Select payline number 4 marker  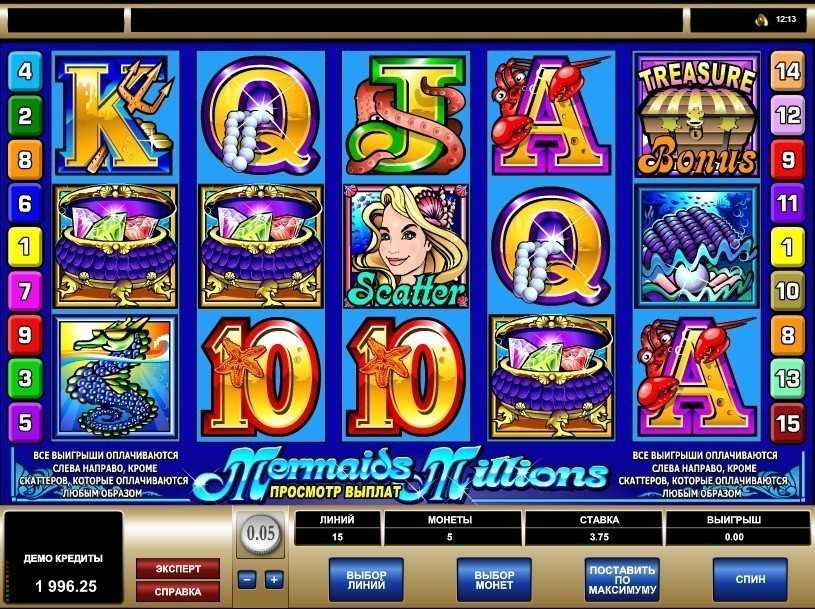(x=25, y=71)
